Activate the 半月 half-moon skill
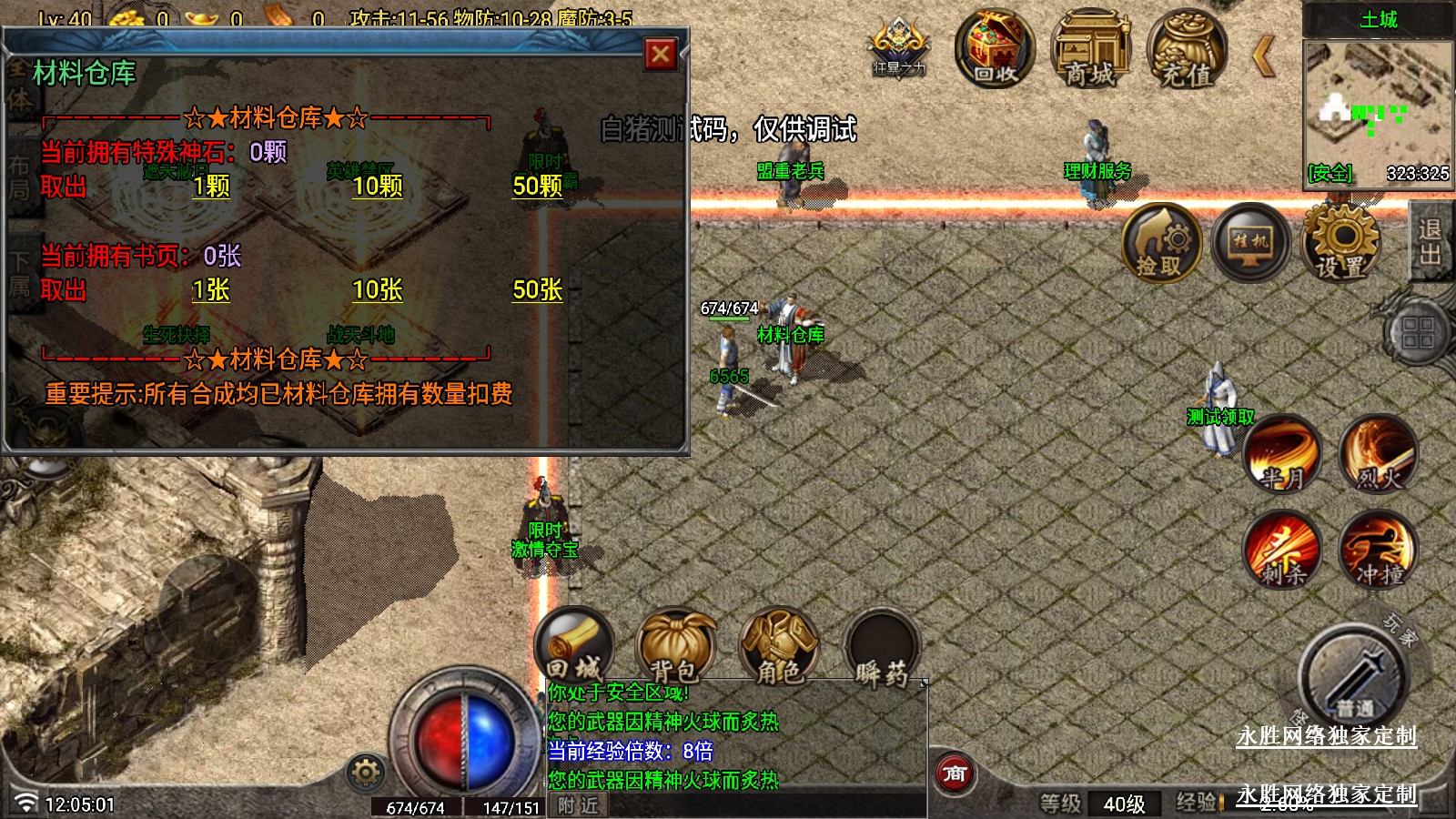This screenshot has height=819, width=1456. coord(1282,453)
